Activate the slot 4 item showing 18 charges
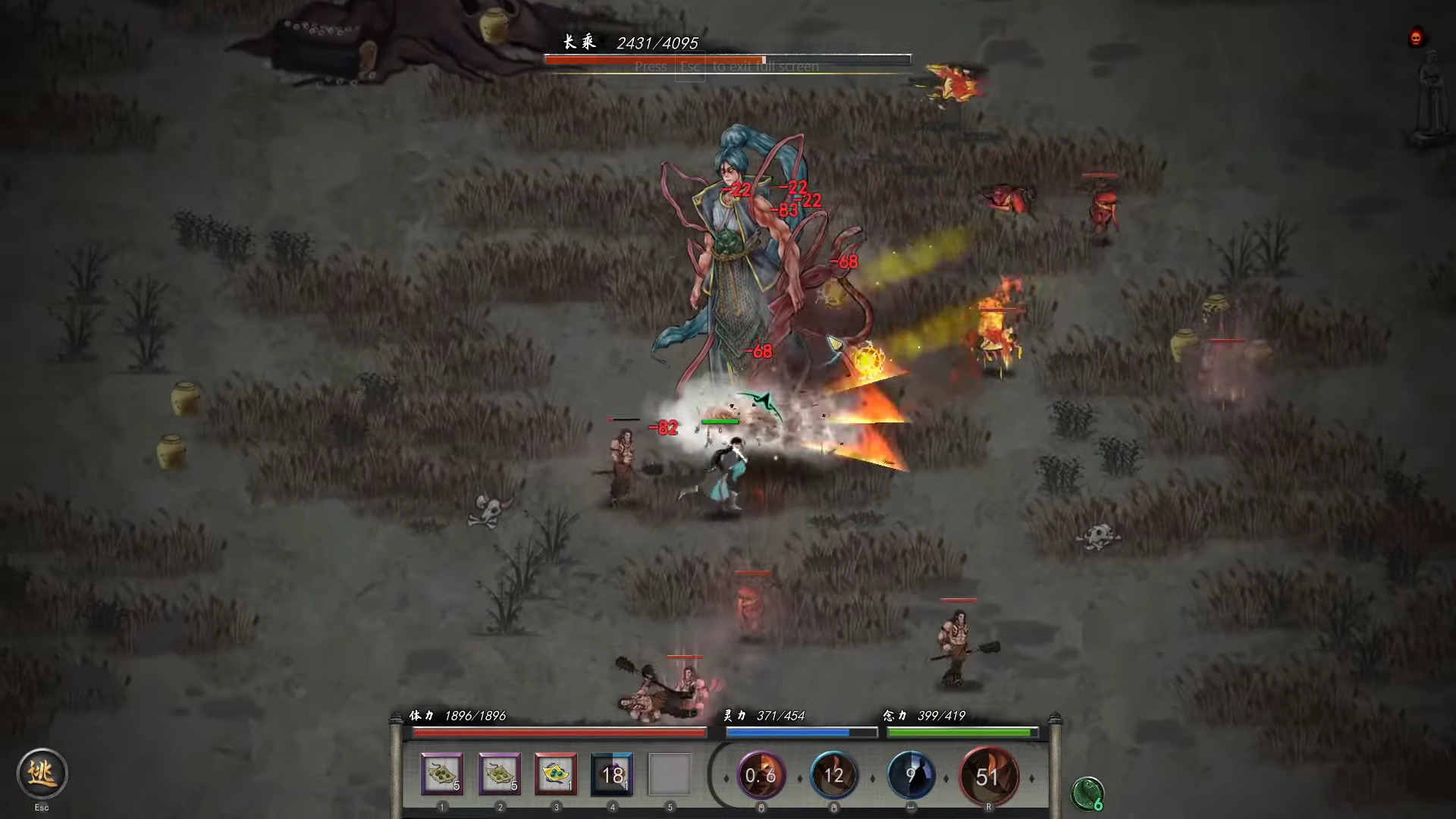The image size is (1456, 819). 612,773
